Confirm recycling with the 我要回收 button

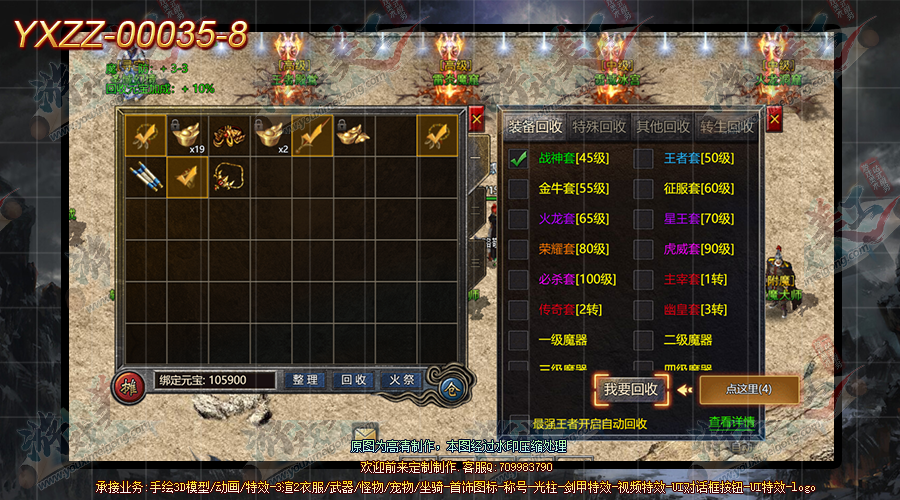tap(631, 390)
